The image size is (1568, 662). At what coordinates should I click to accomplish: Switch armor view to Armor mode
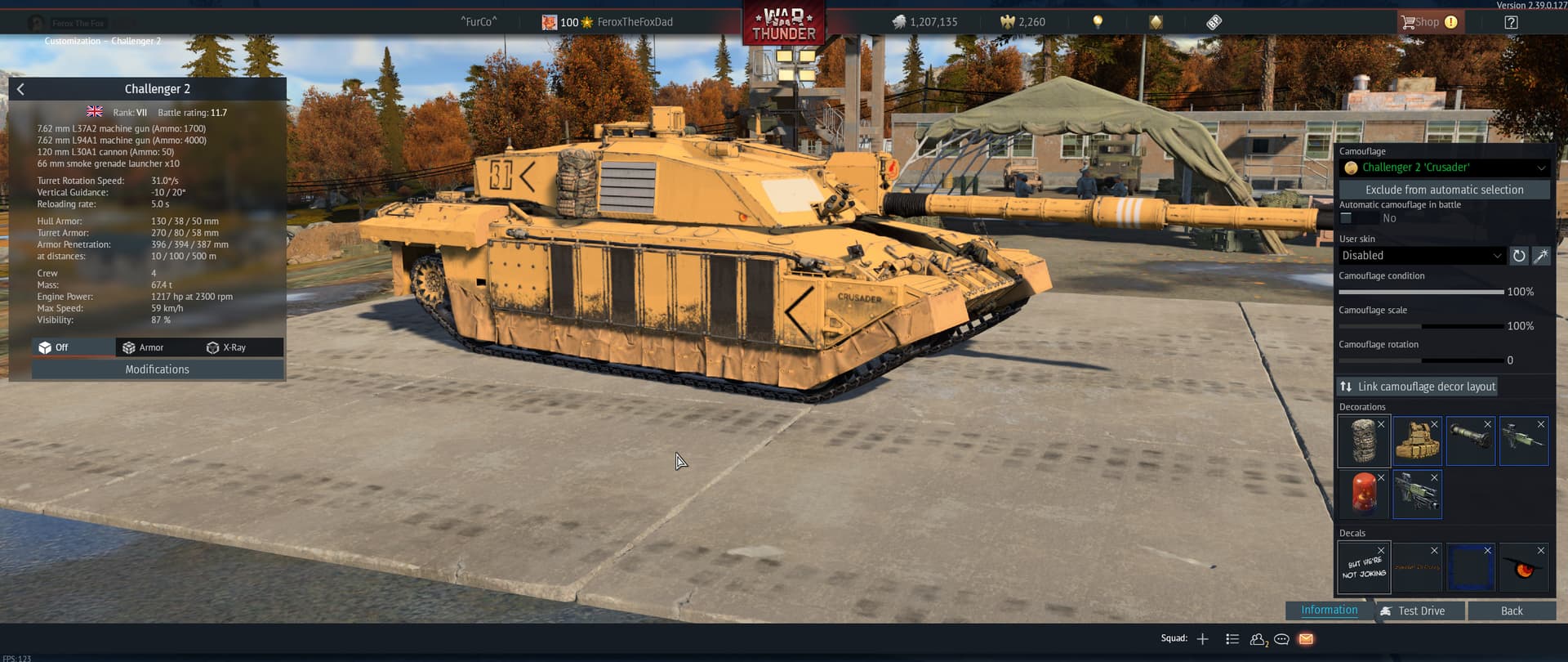click(x=152, y=347)
